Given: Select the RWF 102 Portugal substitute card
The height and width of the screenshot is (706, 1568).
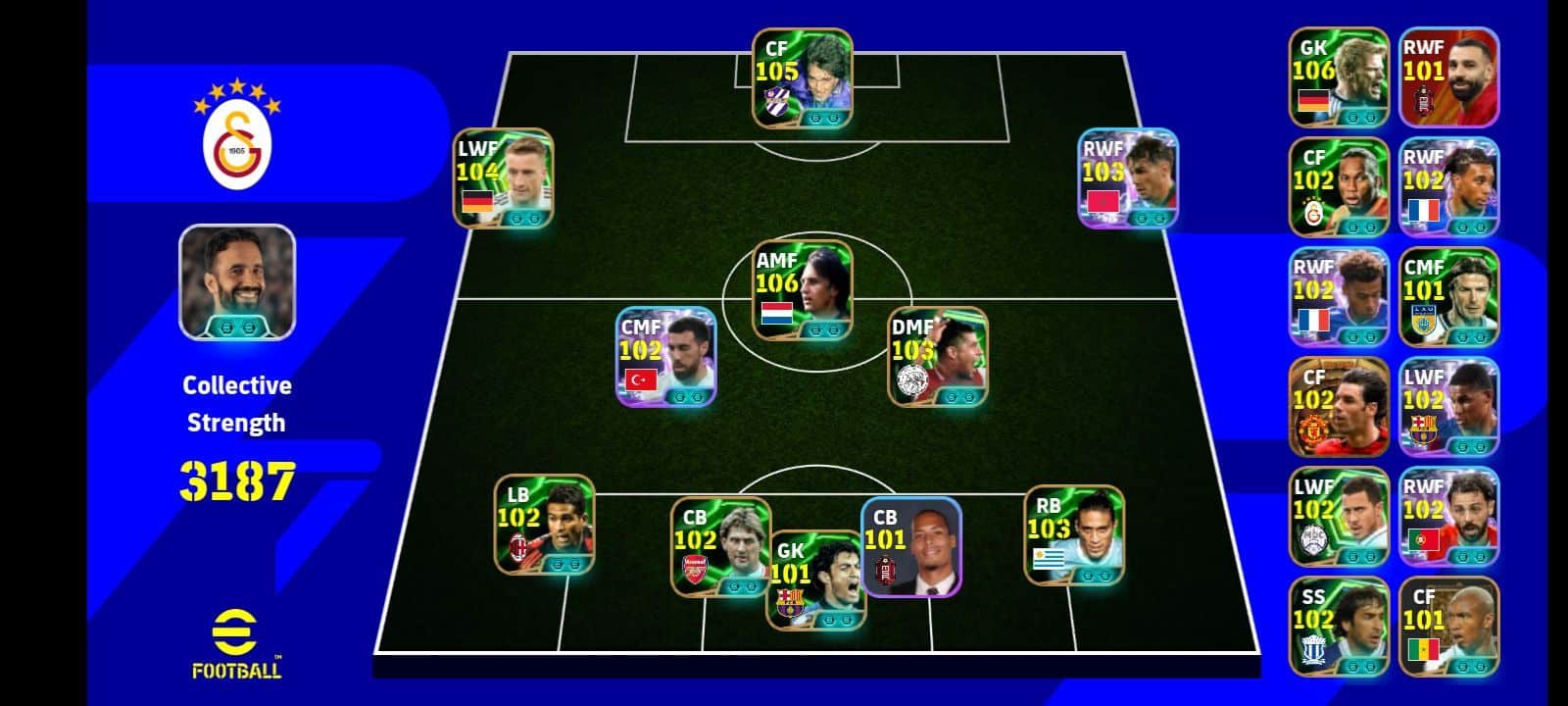Looking at the screenshot, I should (1448, 517).
